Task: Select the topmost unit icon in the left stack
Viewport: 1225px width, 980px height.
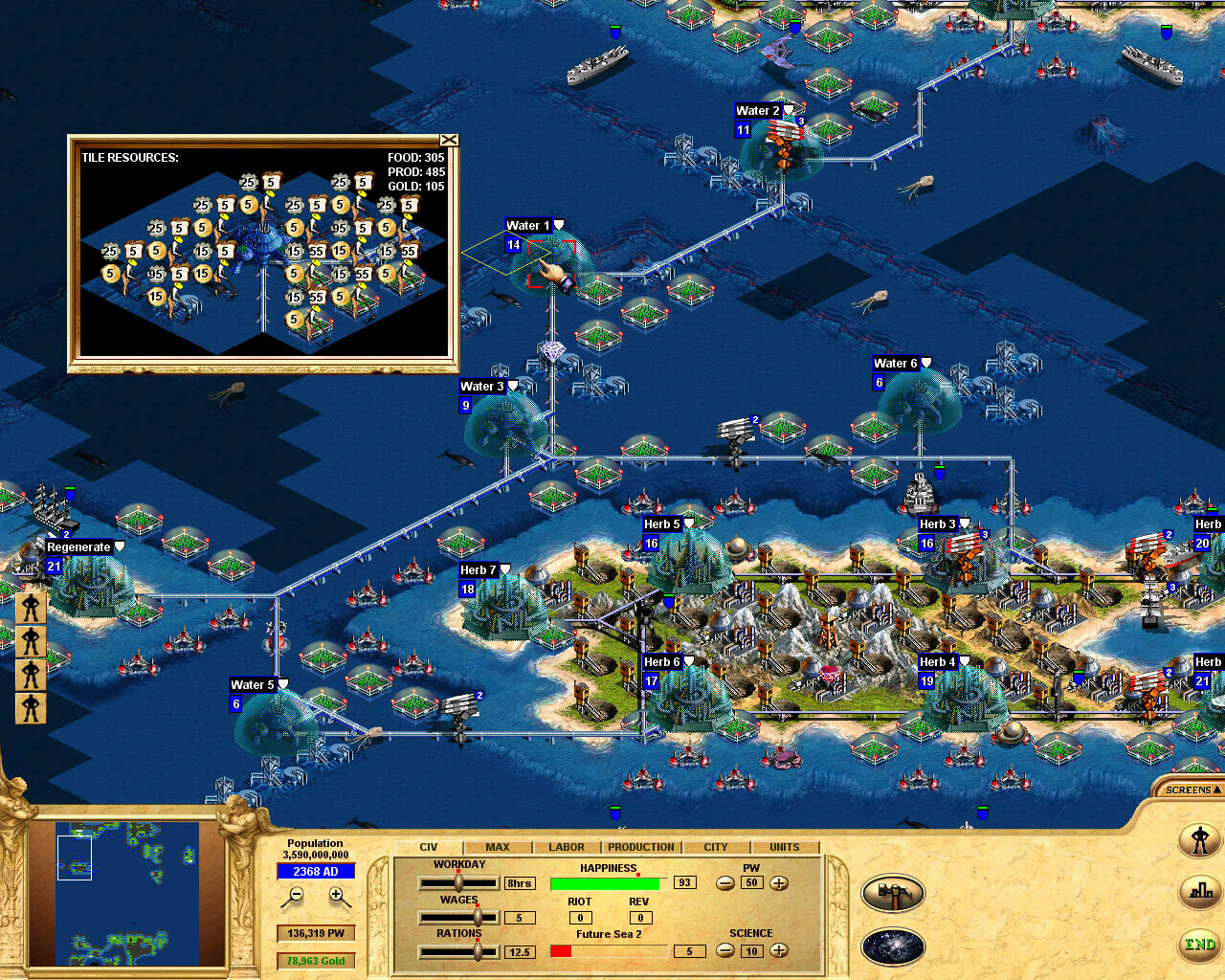Action: [30, 607]
